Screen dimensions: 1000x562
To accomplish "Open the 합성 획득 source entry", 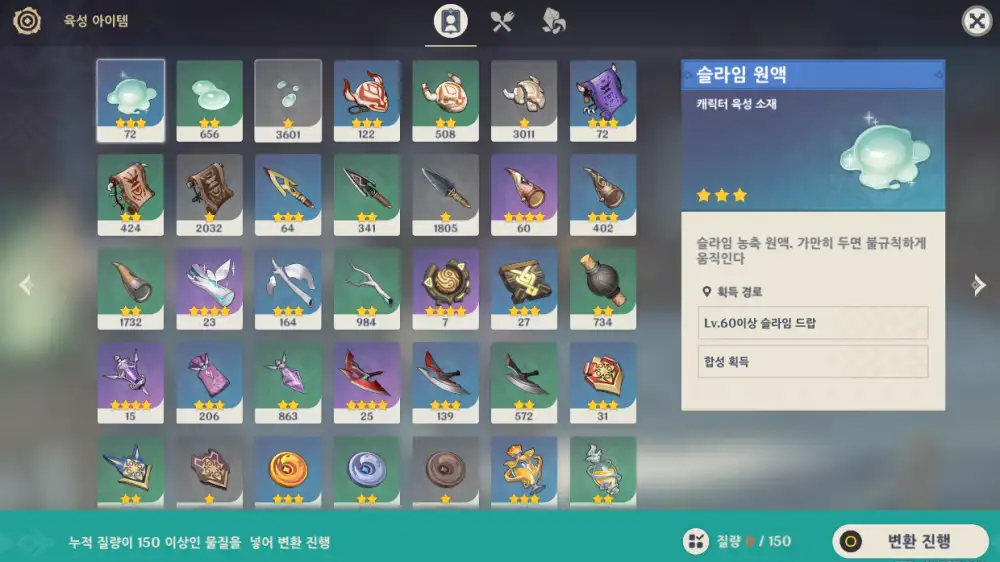I will coord(813,361).
